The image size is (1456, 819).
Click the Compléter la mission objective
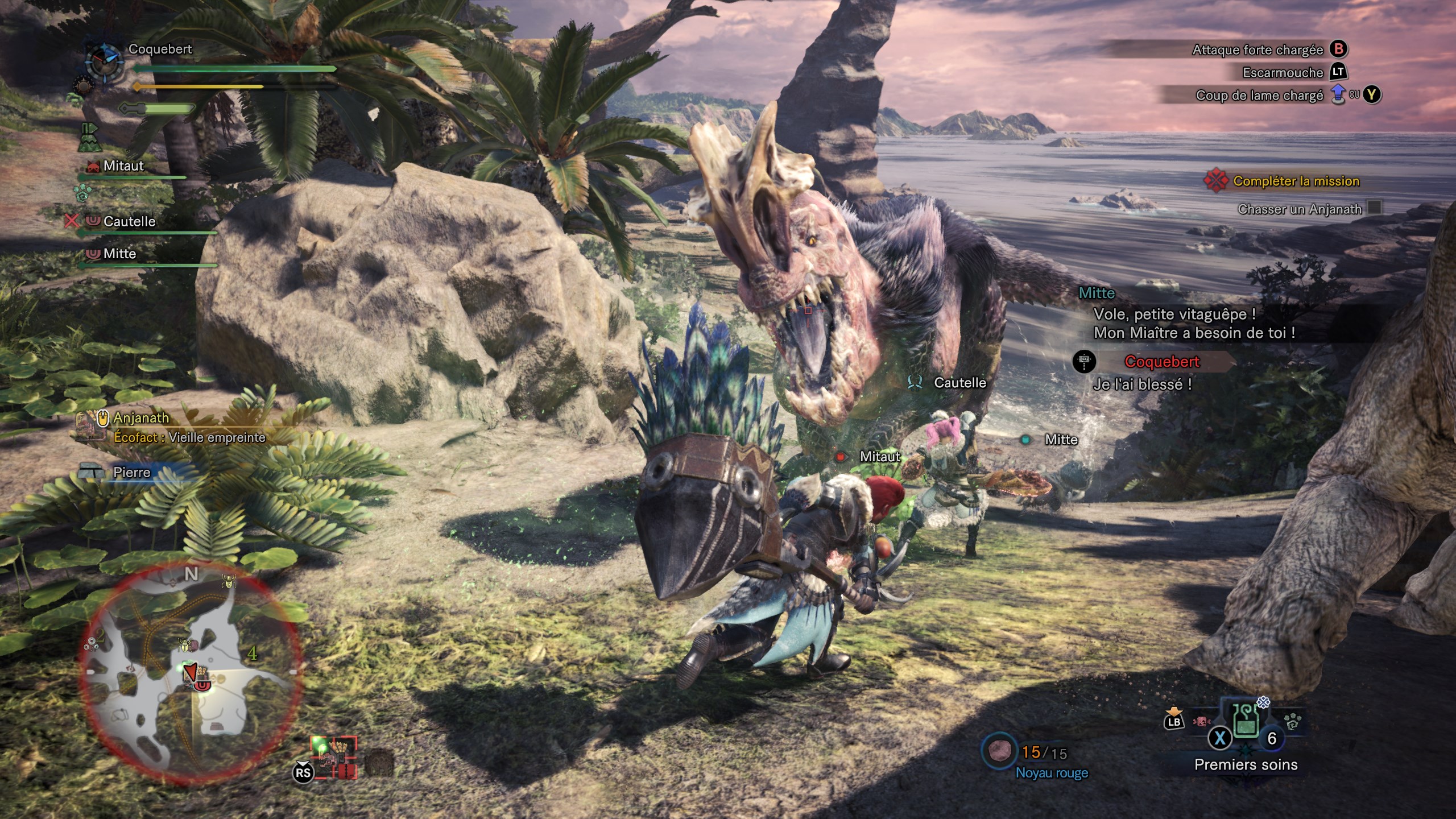1296,181
